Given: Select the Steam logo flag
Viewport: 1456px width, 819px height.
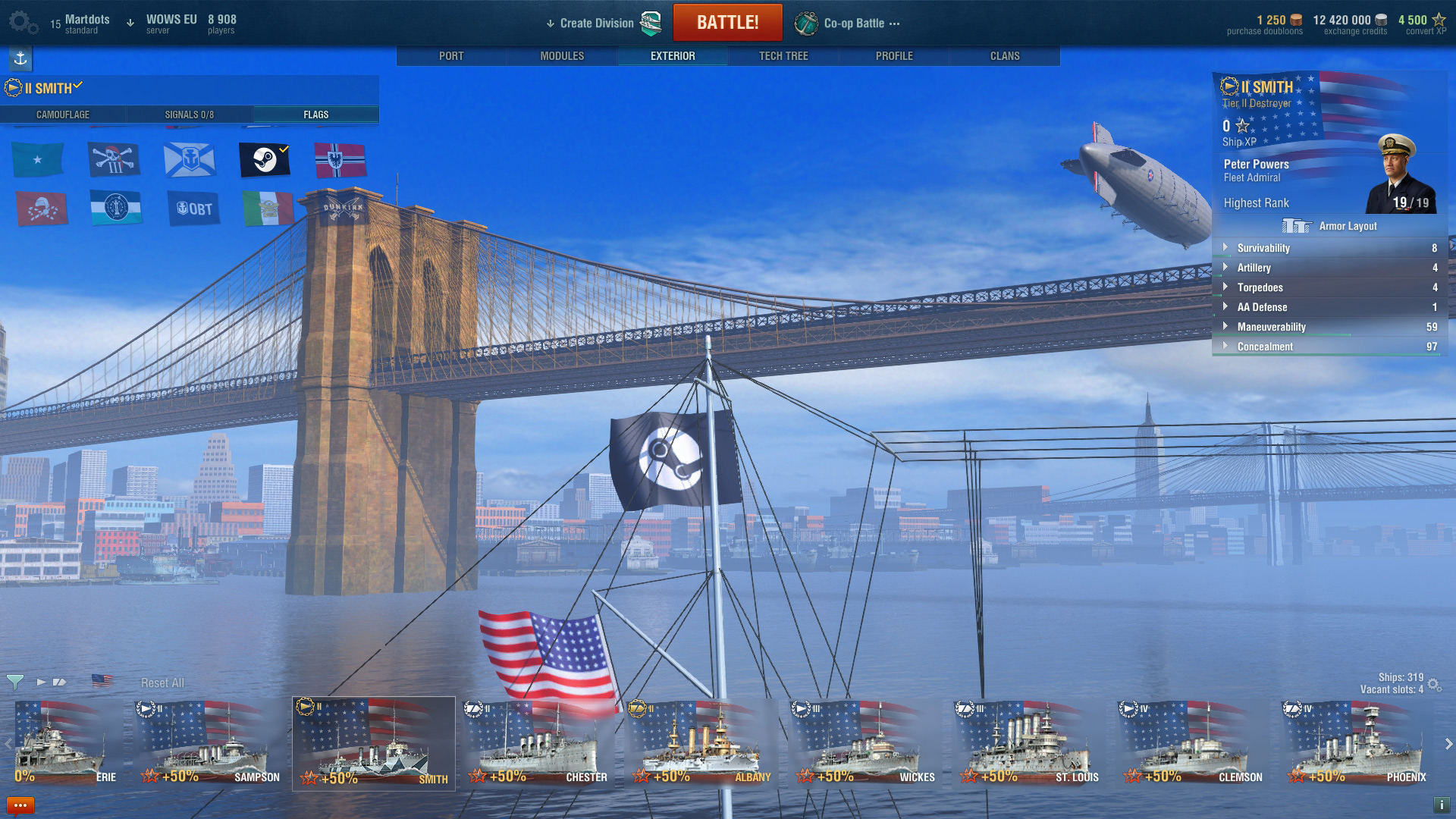Looking at the screenshot, I should coord(265,160).
